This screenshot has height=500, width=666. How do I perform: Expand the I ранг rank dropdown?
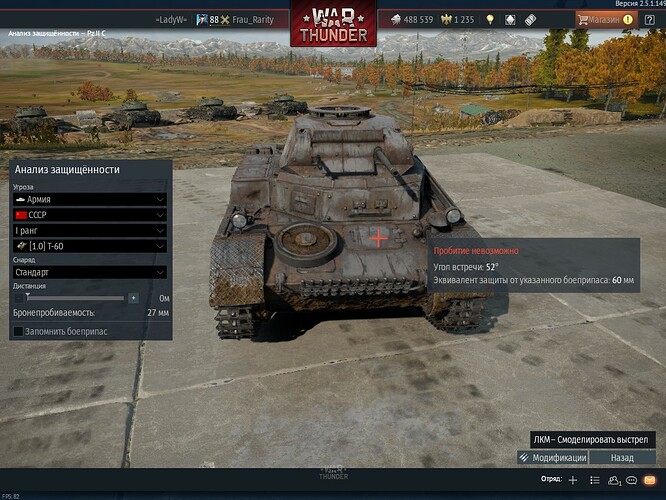[x=89, y=230]
